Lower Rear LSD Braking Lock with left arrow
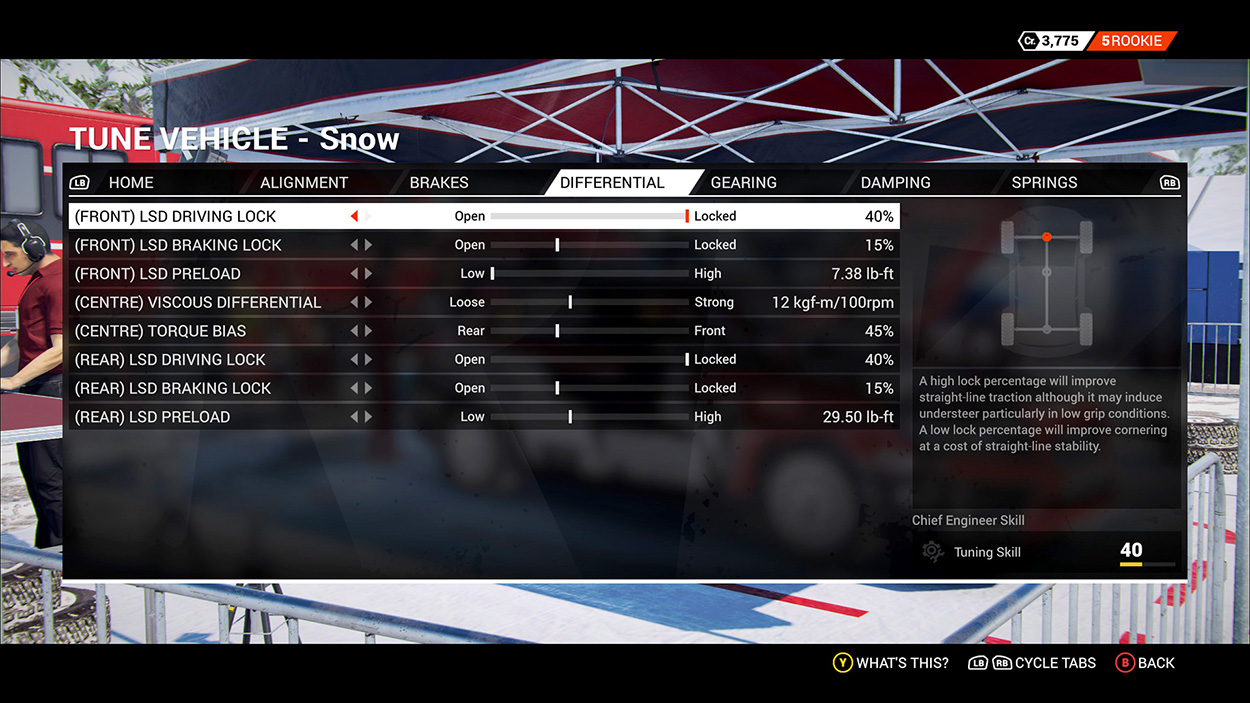 pyautogui.click(x=354, y=388)
